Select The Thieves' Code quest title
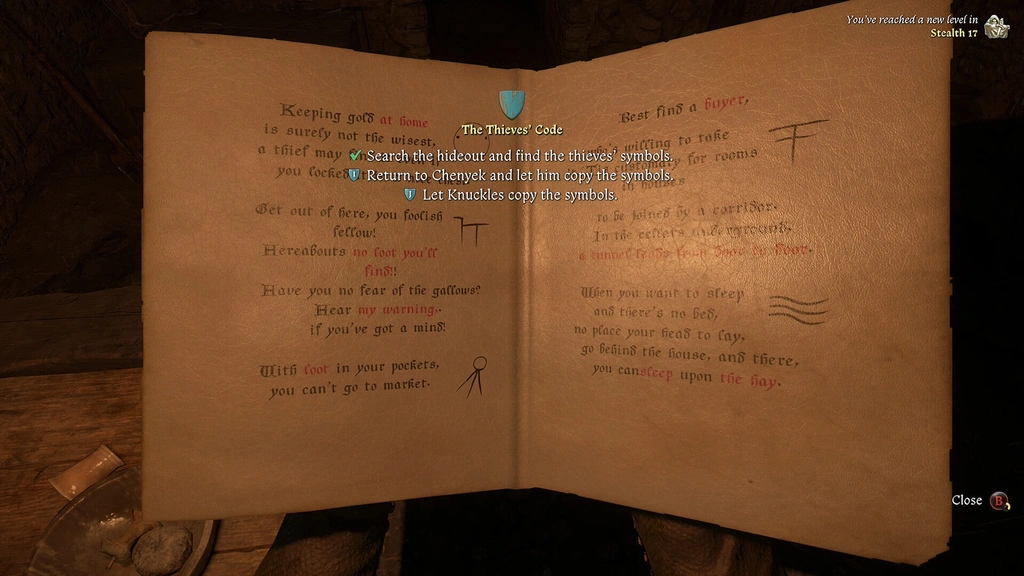The width and height of the screenshot is (1024, 576). coord(512,130)
